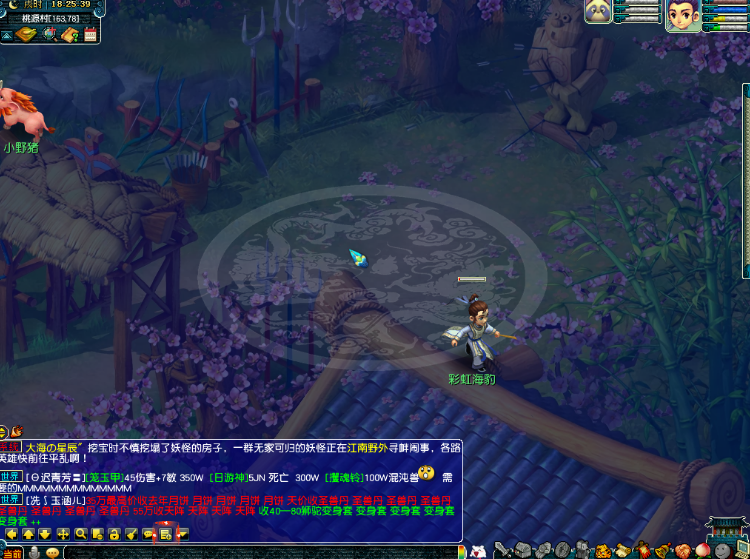
Task: Click the magnifier icon on chat toolbar
Action: tap(81, 535)
